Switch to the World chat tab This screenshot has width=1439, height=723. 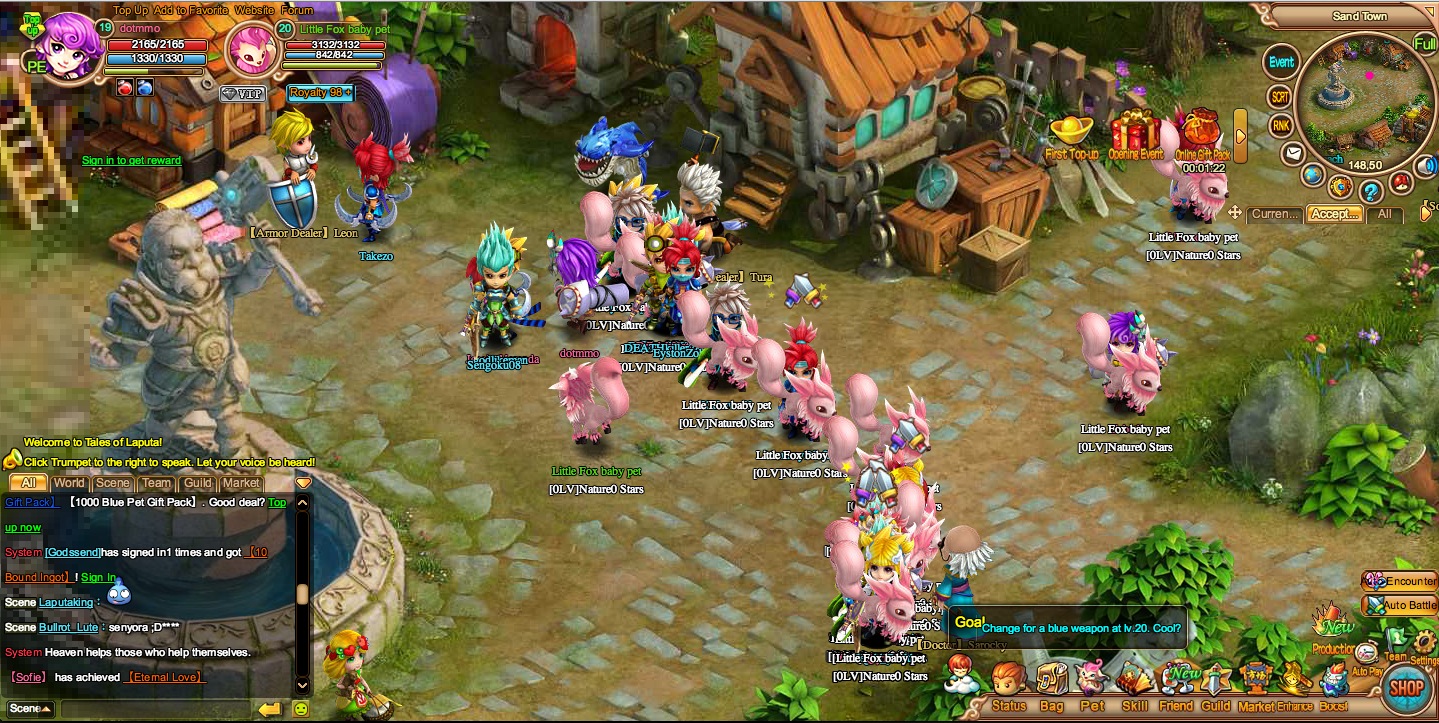[69, 483]
